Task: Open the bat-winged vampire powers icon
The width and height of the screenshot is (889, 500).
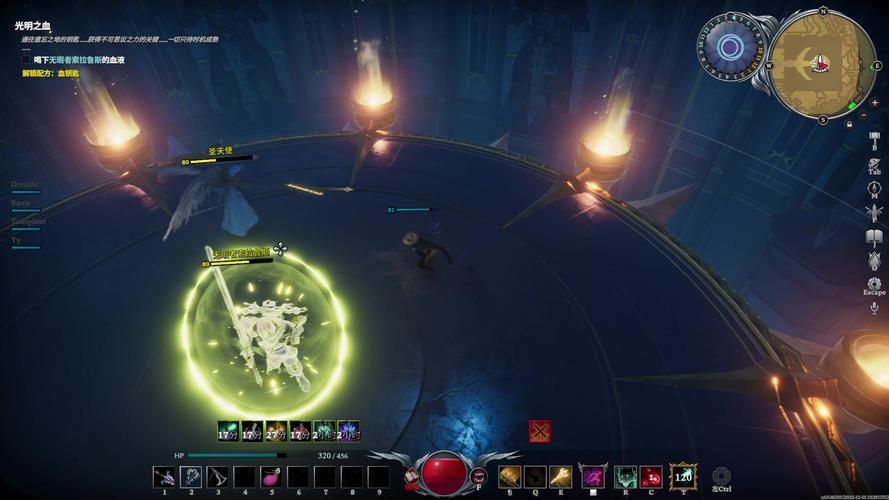Action: click(874, 213)
